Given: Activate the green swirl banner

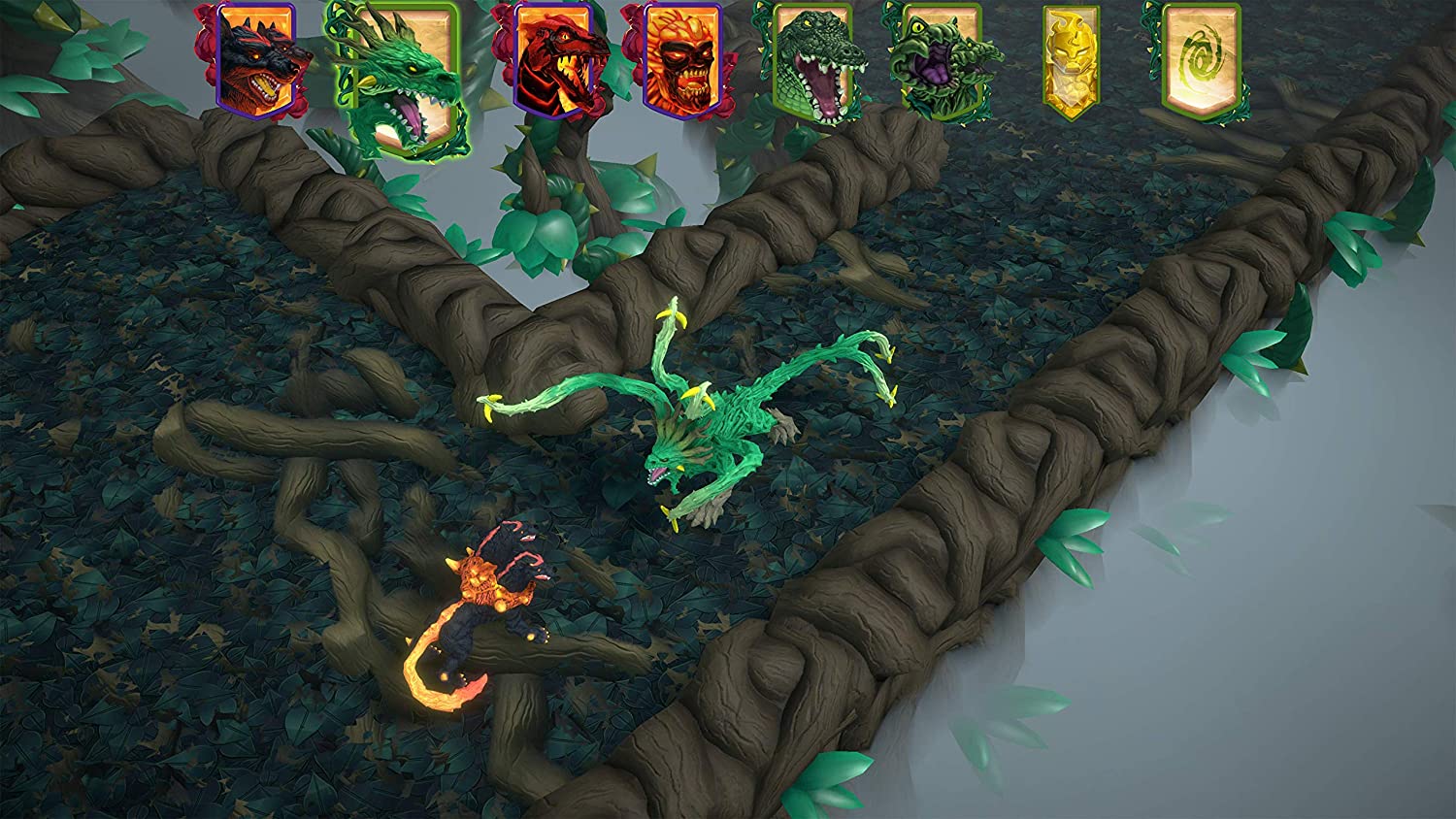Looking at the screenshot, I should coord(1200,60).
